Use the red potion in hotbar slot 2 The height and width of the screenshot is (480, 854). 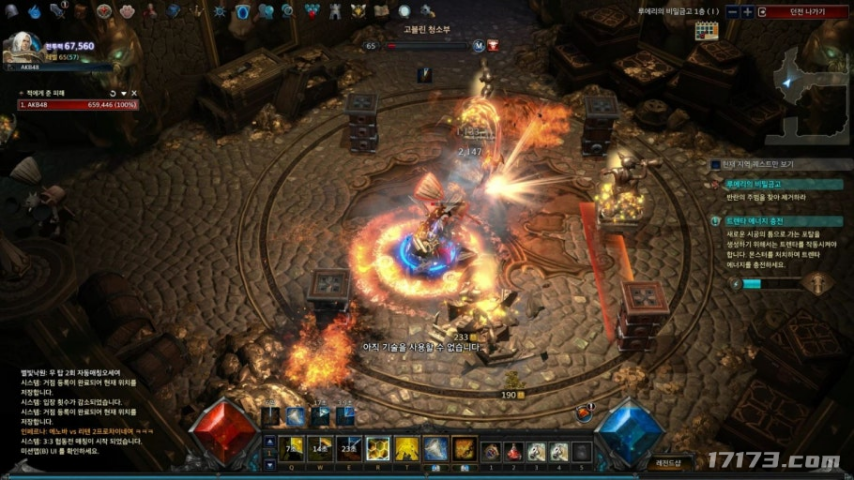(513, 452)
